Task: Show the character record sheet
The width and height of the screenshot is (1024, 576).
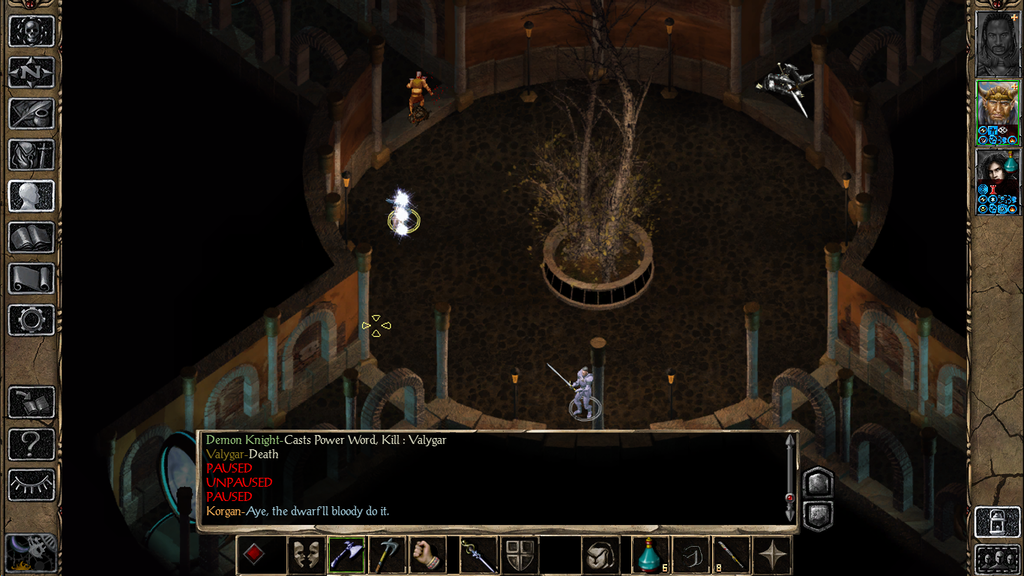Action: tap(31, 195)
